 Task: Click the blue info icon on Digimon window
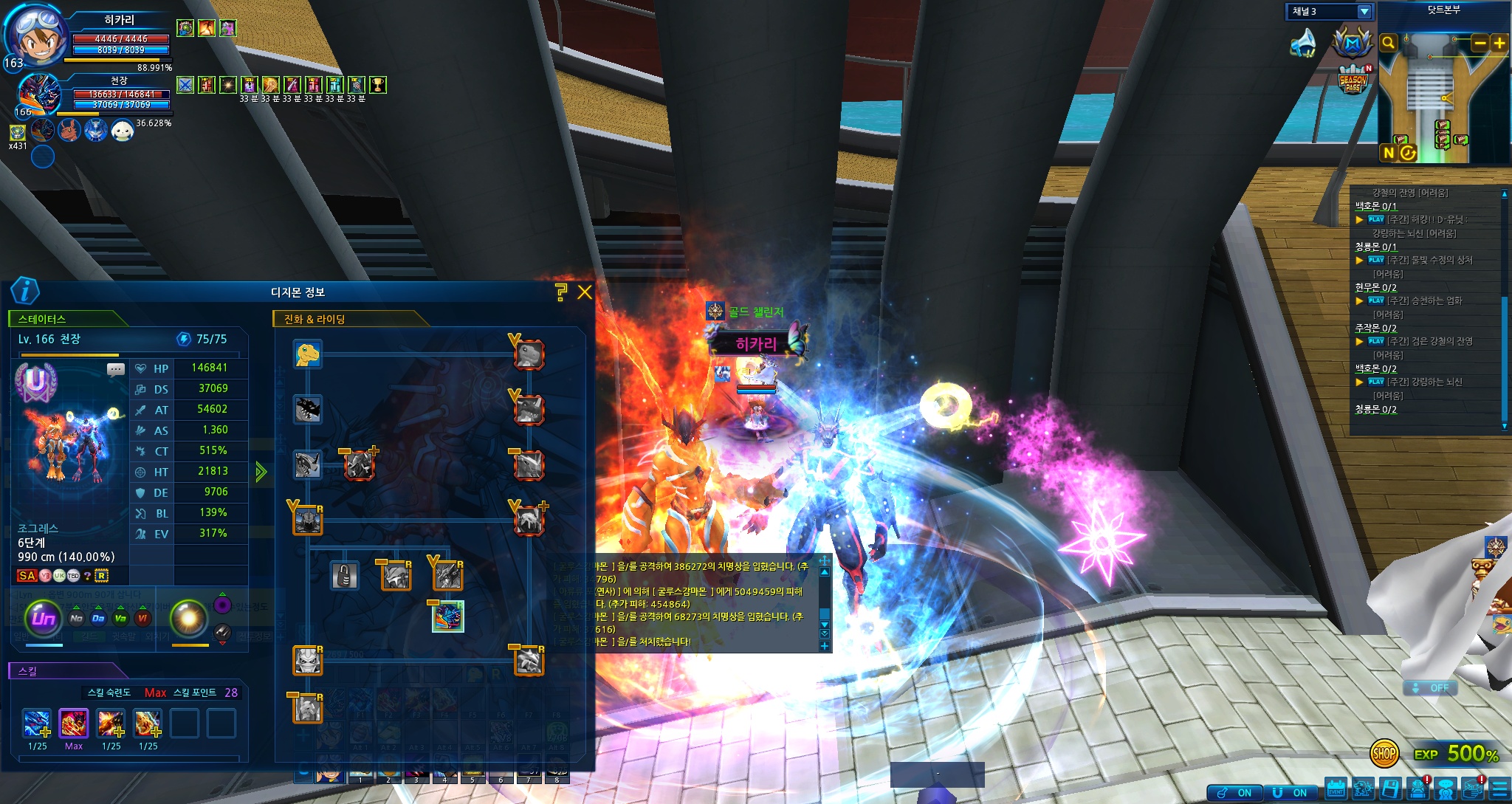click(25, 291)
